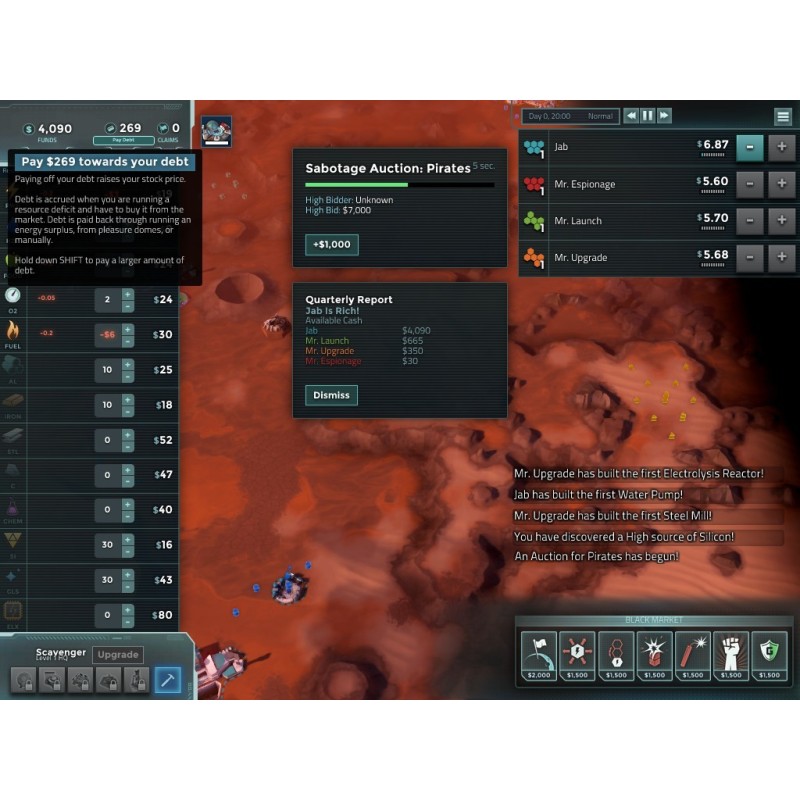The height and width of the screenshot is (800, 800).
Task: Click the fuel resource row icon
Action: (13, 331)
